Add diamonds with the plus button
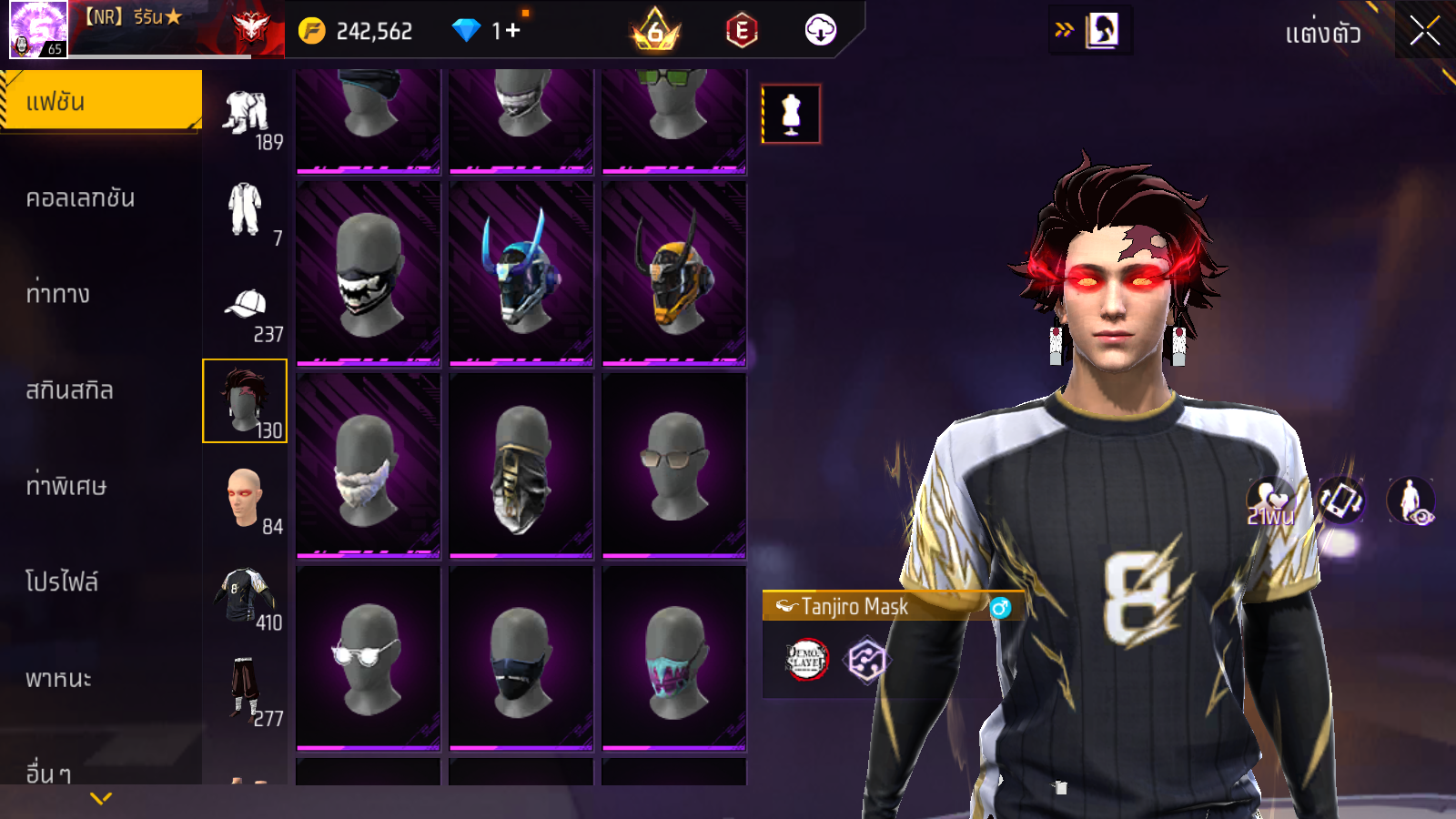The width and height of the screenshot is (1456, 819). [512, 31]
